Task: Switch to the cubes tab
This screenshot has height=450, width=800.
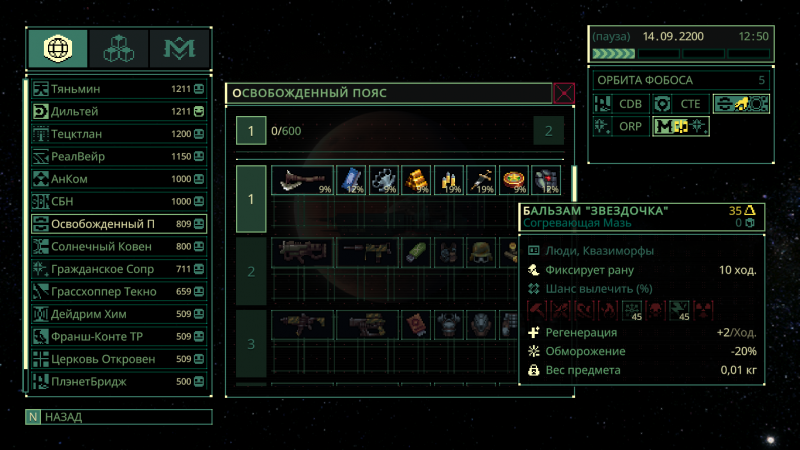Action: click(118, 48)
